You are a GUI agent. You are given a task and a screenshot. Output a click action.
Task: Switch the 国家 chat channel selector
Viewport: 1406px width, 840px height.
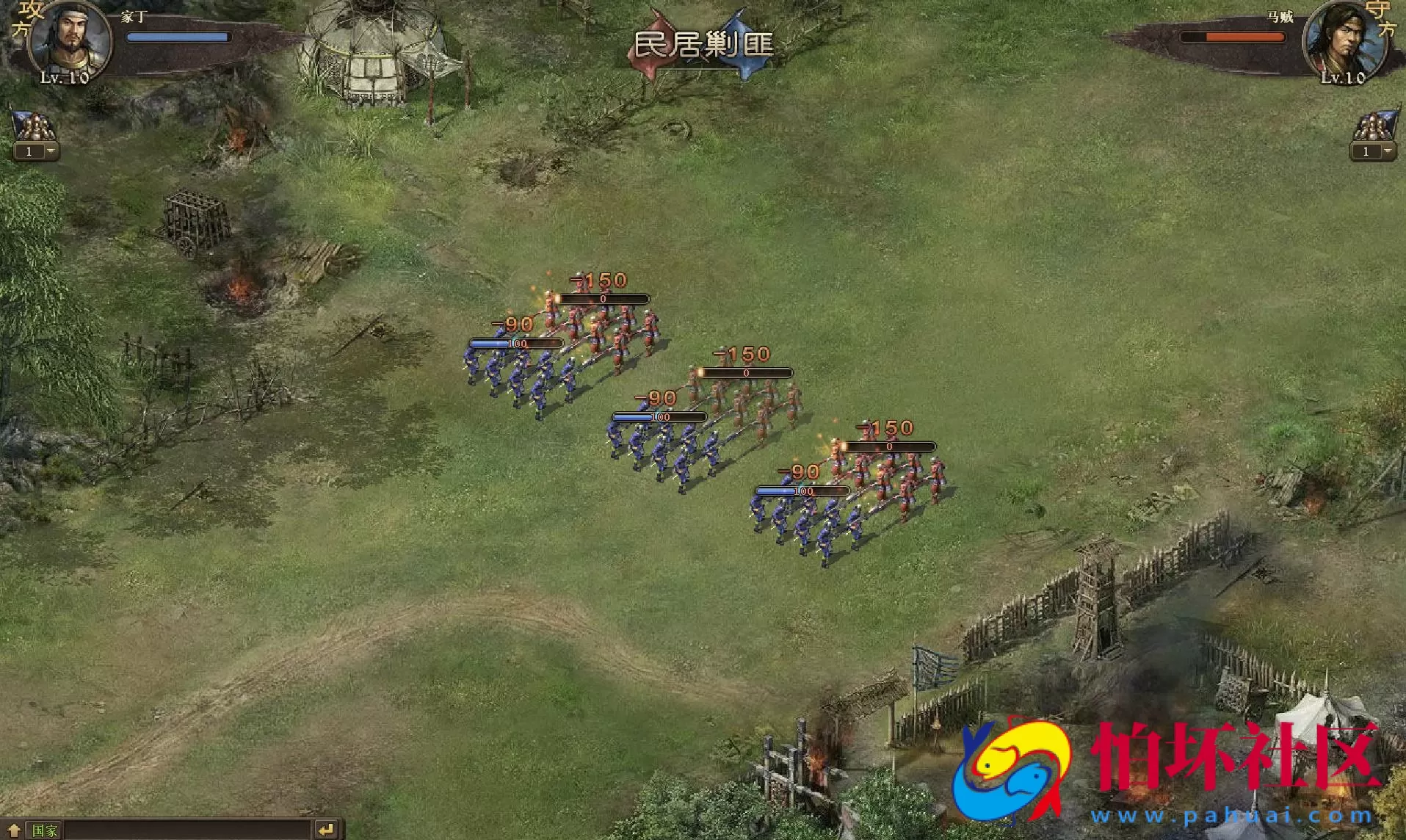tap(44, 830)
